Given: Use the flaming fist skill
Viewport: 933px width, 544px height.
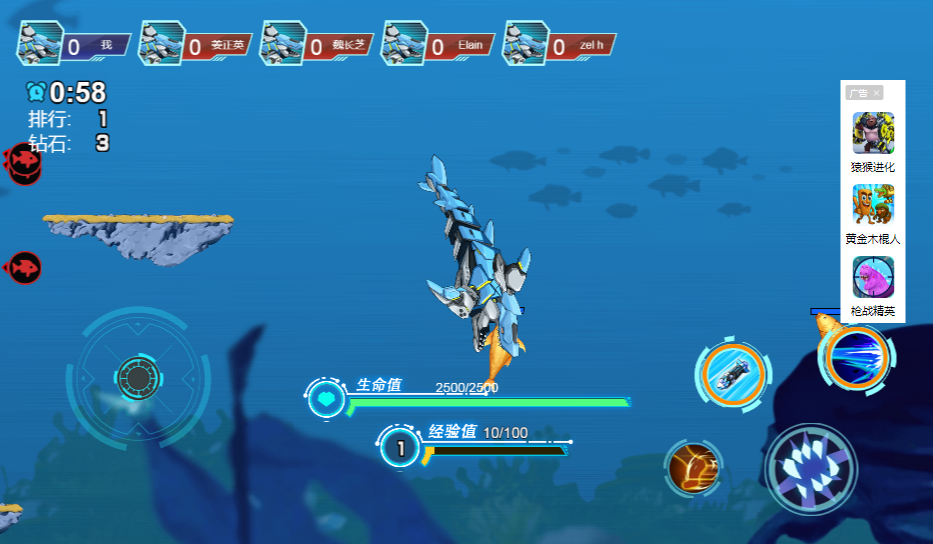Looking at the screenshot, I should point(692,467).
